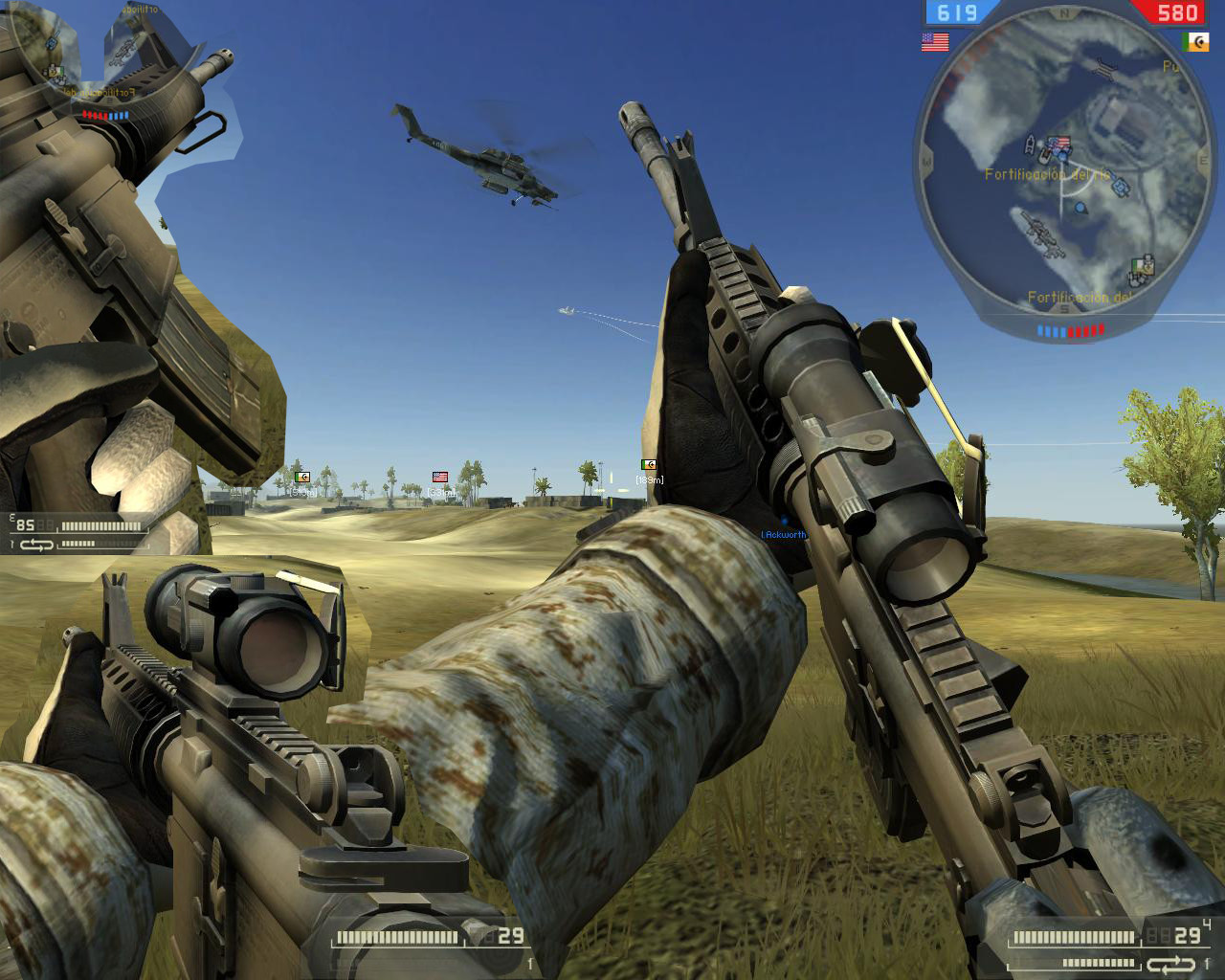Click the tank icon near Fortificación del río

(x=1121, y=184)
